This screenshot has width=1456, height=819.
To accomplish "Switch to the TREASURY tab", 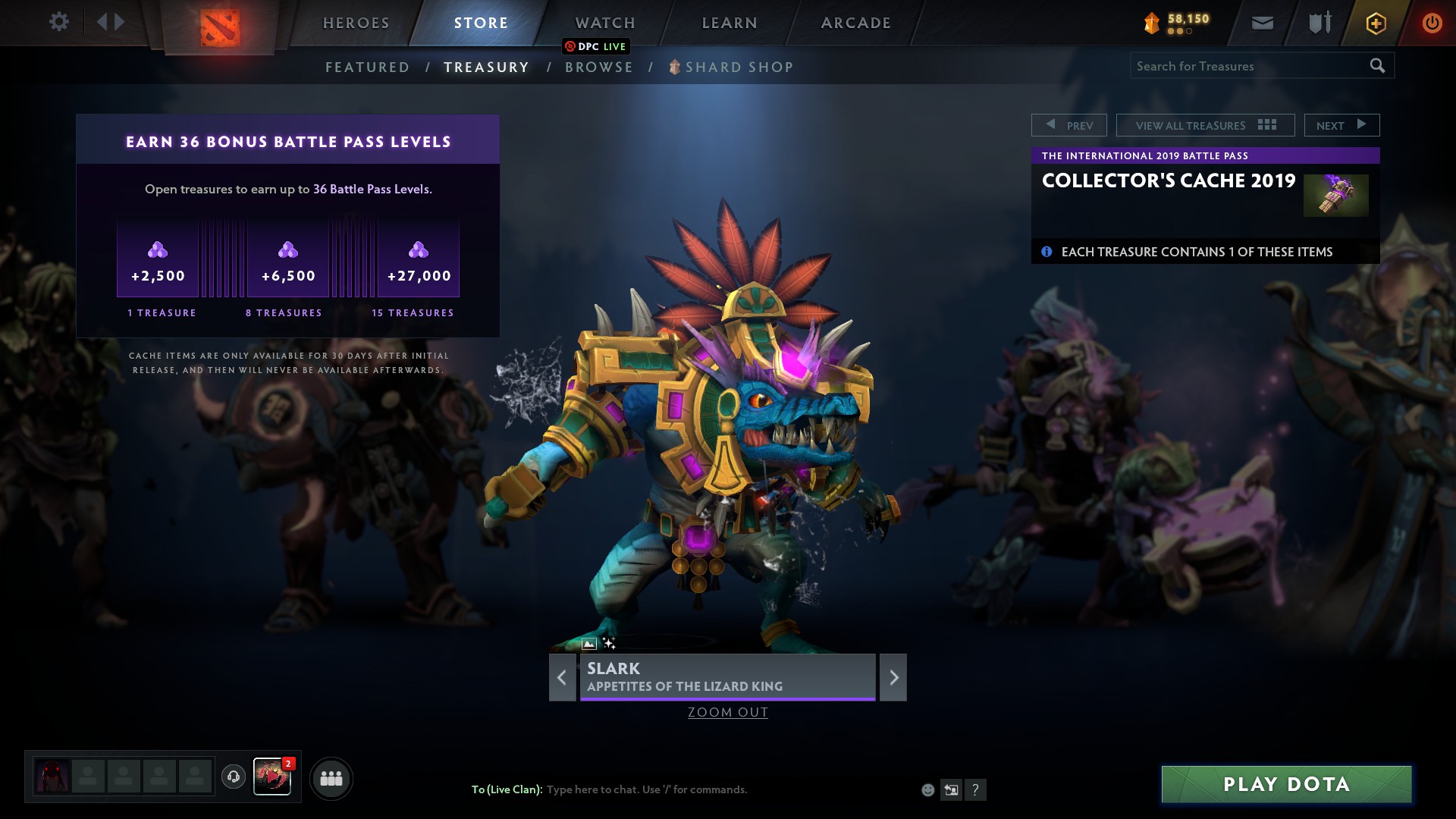I will click(486, 67).
